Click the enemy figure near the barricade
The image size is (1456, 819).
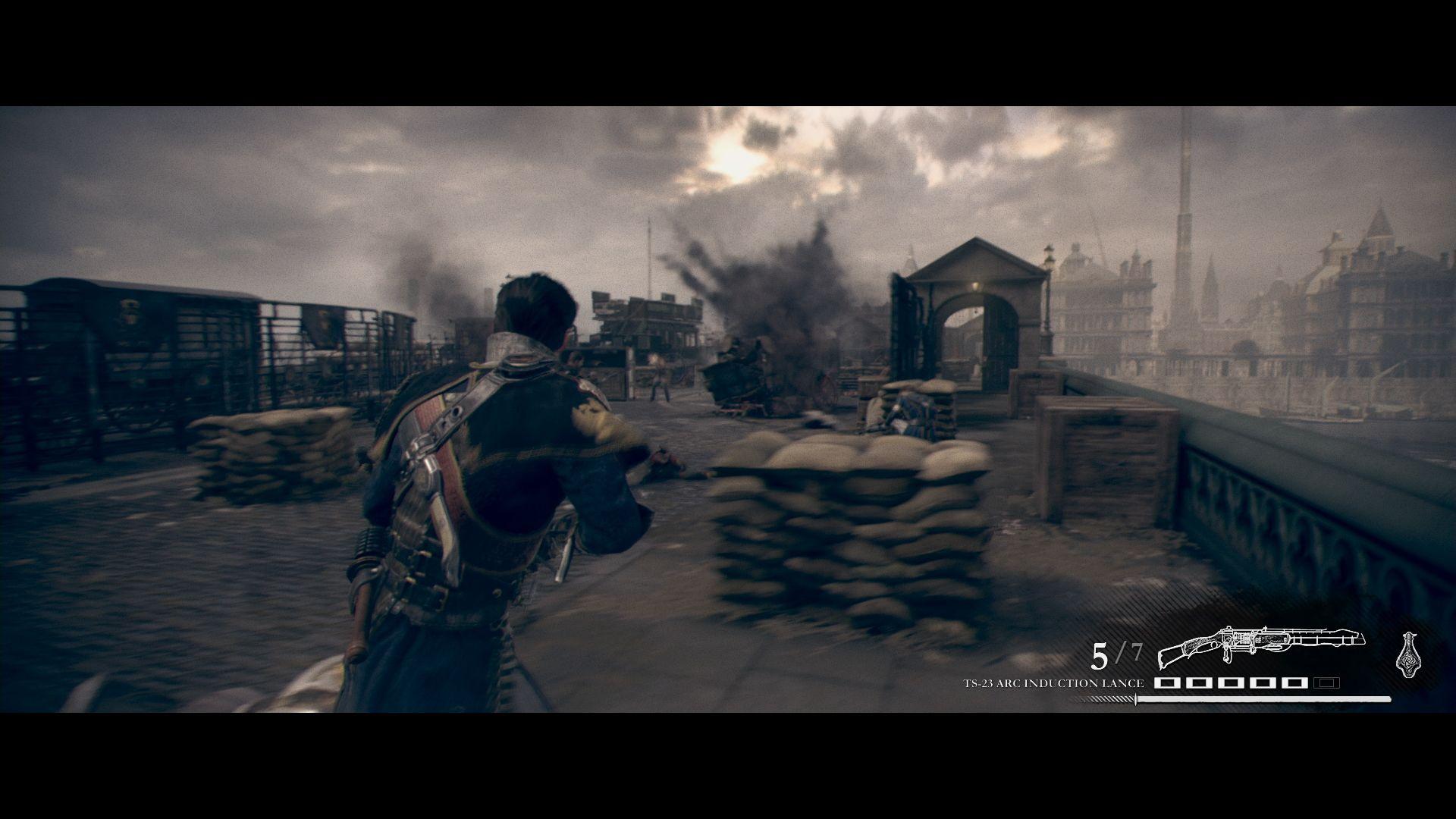(660, 375)
